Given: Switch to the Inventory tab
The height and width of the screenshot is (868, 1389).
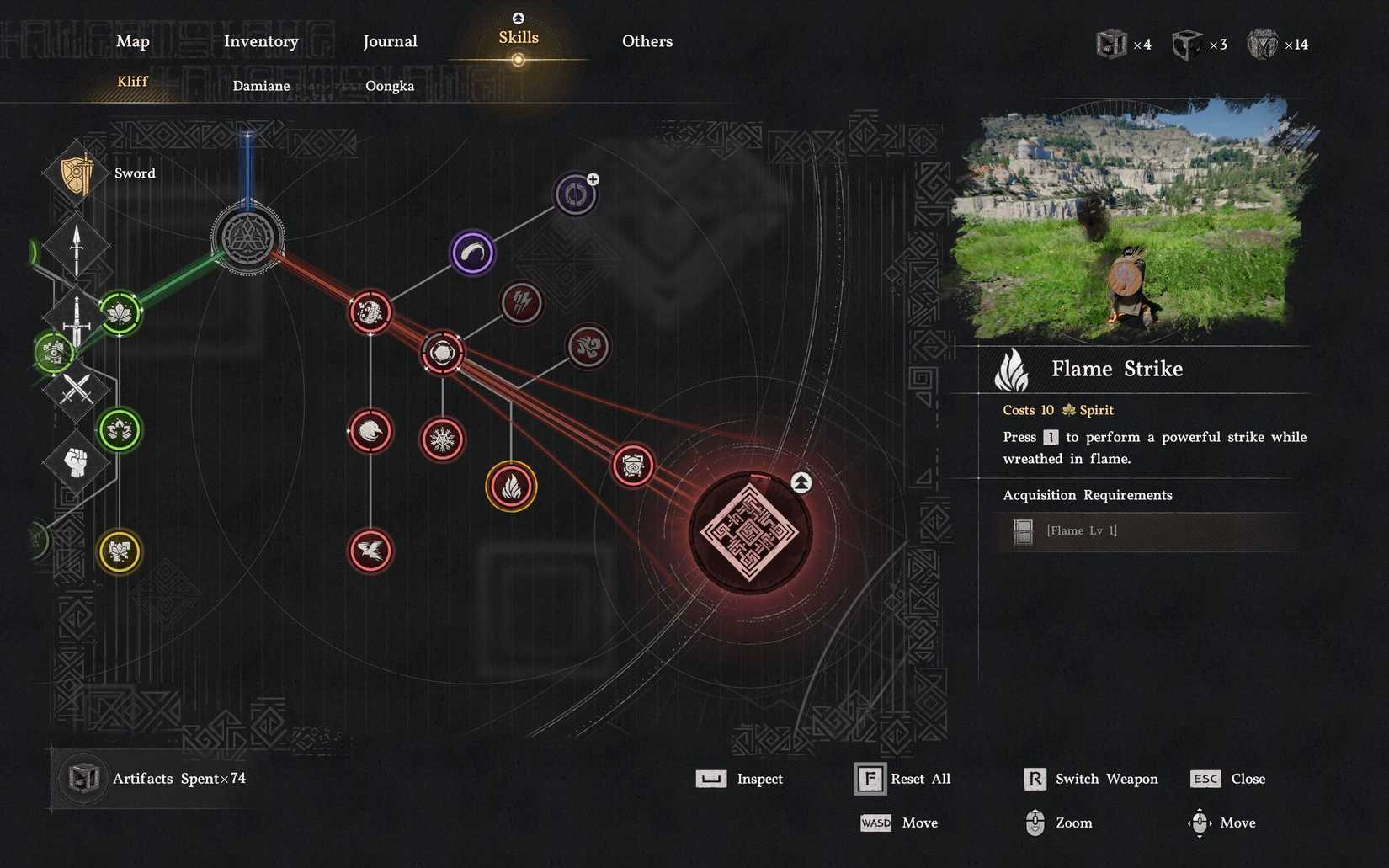Looking at the screenshot, I should [261, 41].
